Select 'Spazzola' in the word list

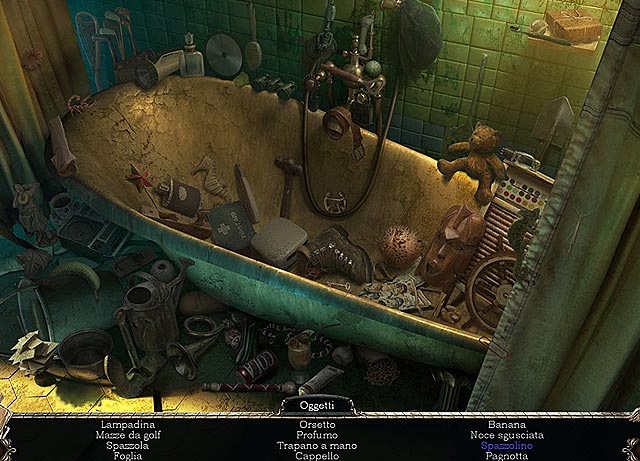click(x=129, y=445)
